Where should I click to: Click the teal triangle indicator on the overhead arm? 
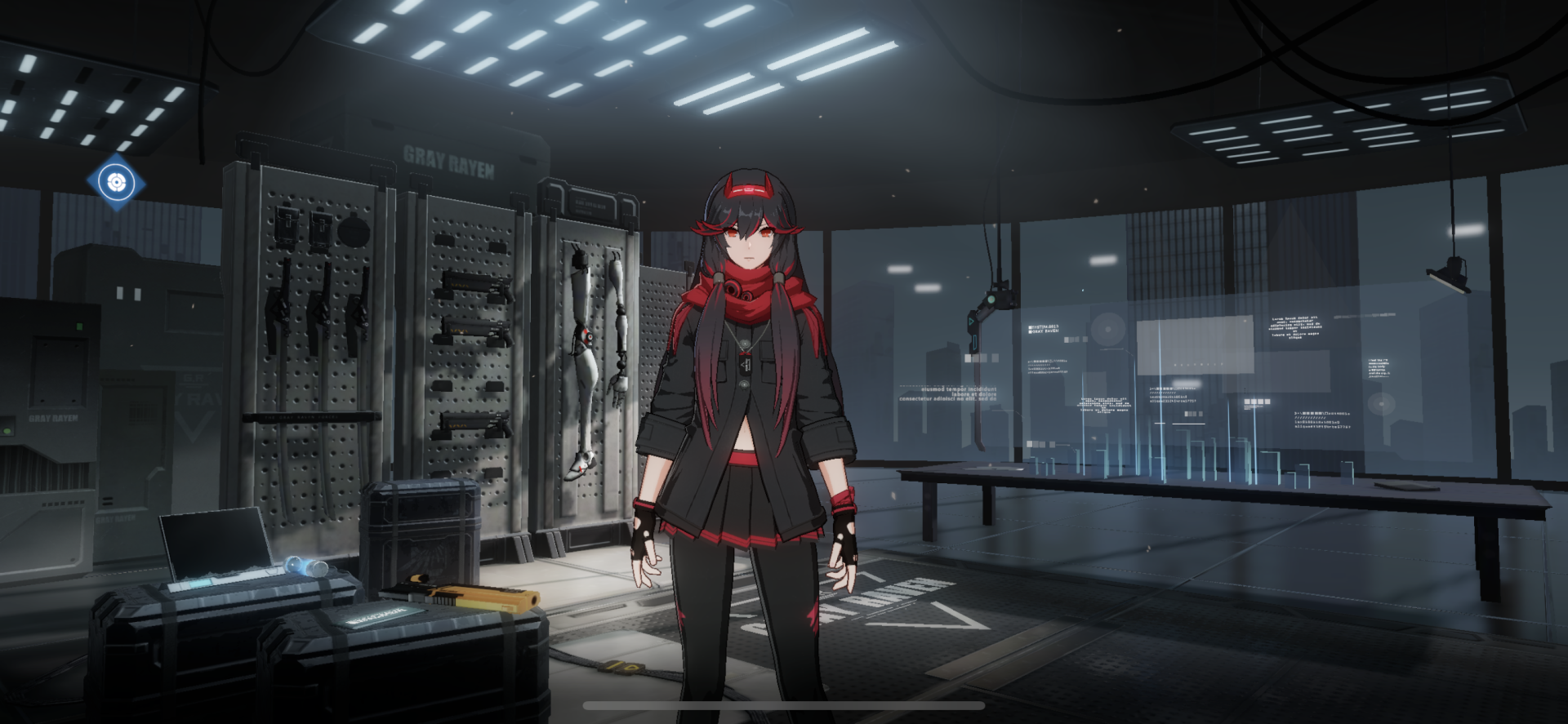point(971,322)
